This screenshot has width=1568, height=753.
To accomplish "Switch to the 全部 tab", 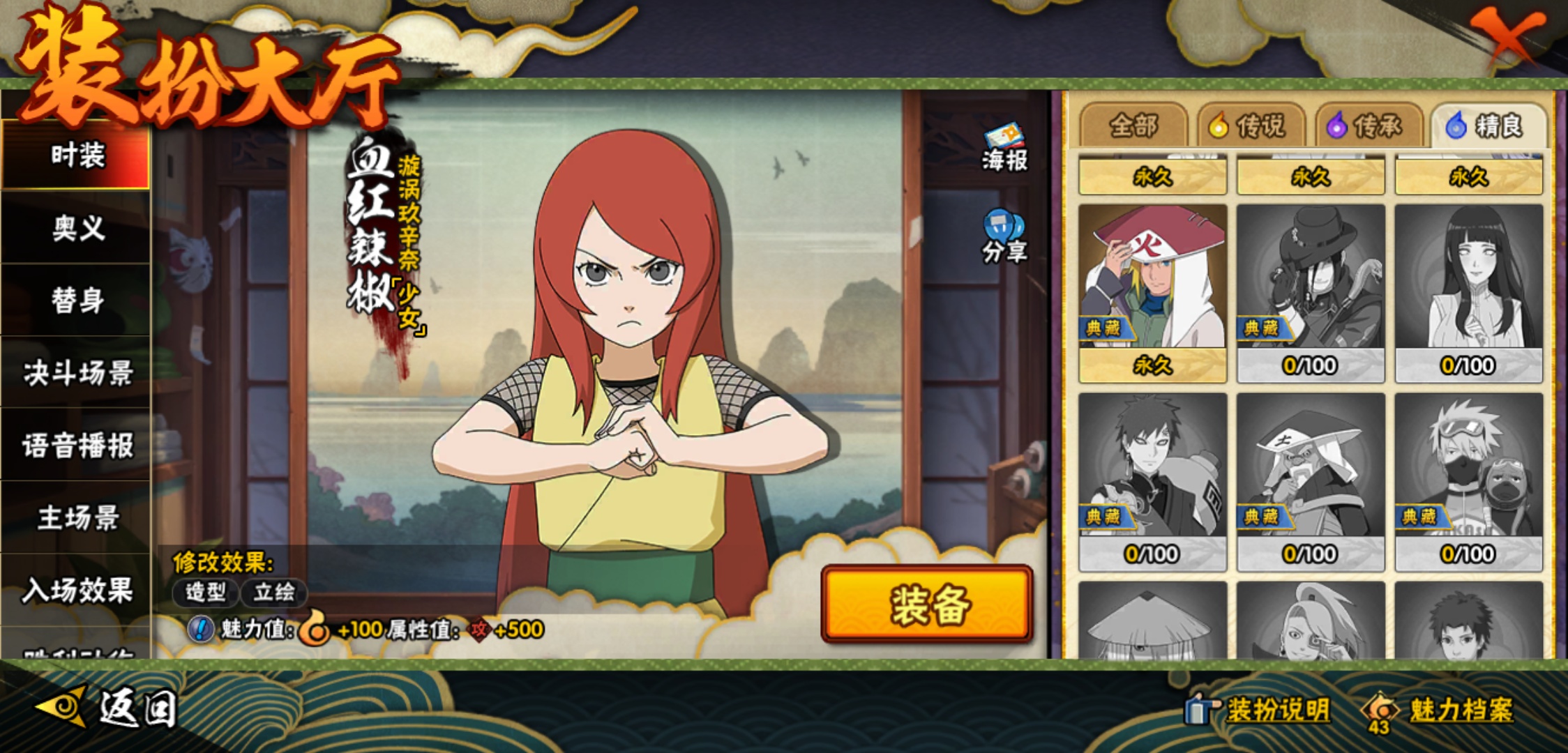I will click(x=1133, y=126).
